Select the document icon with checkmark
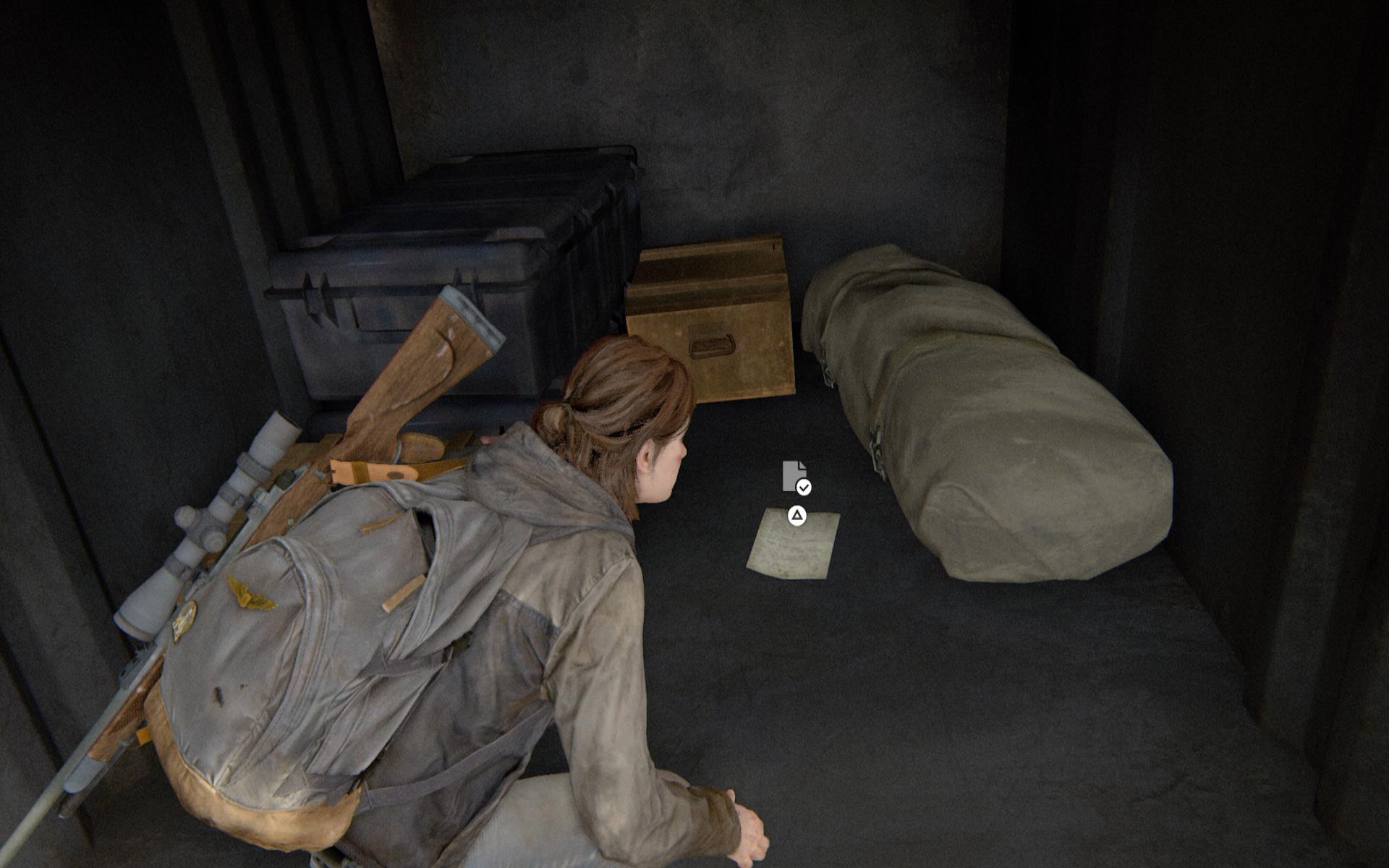The width and height of the screenshot is (1389, 868). coord(796,477)
